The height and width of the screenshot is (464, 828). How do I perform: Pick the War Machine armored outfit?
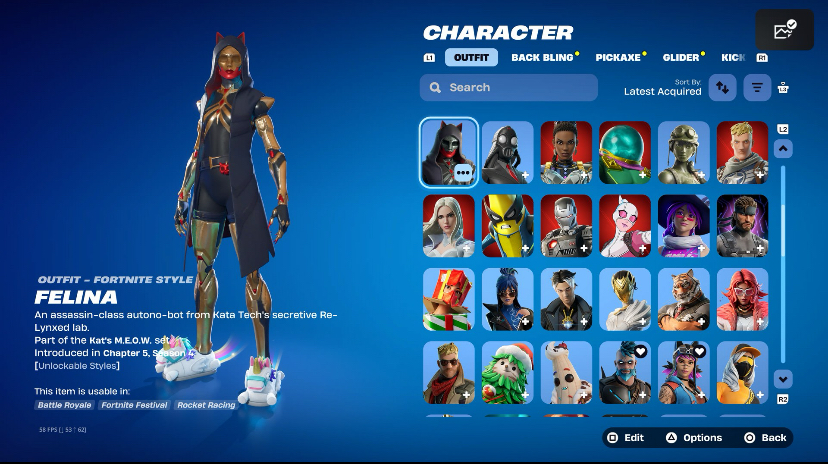566,225
